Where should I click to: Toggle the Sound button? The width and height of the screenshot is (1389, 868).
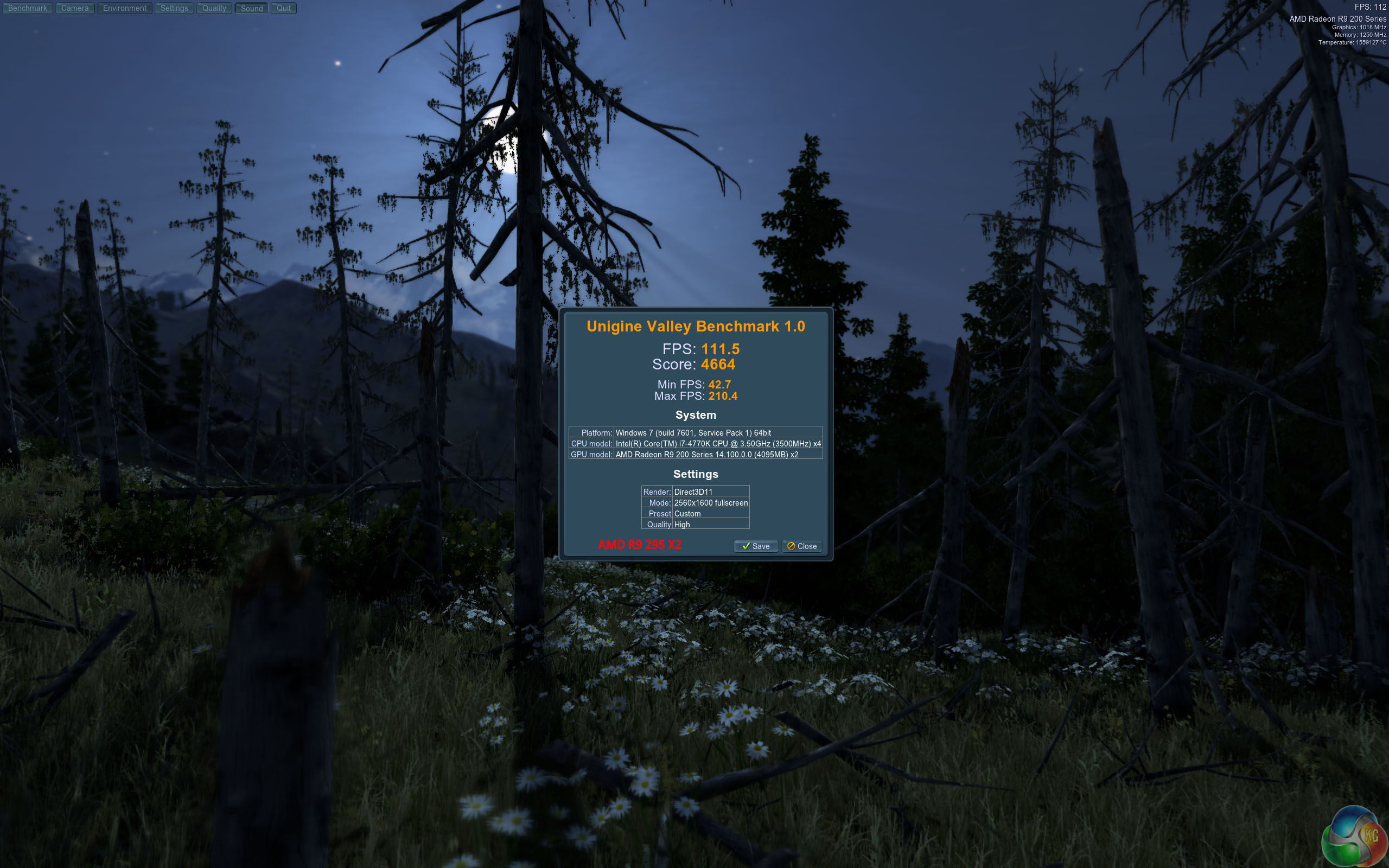pyautogui.click(x=251, y=8)
